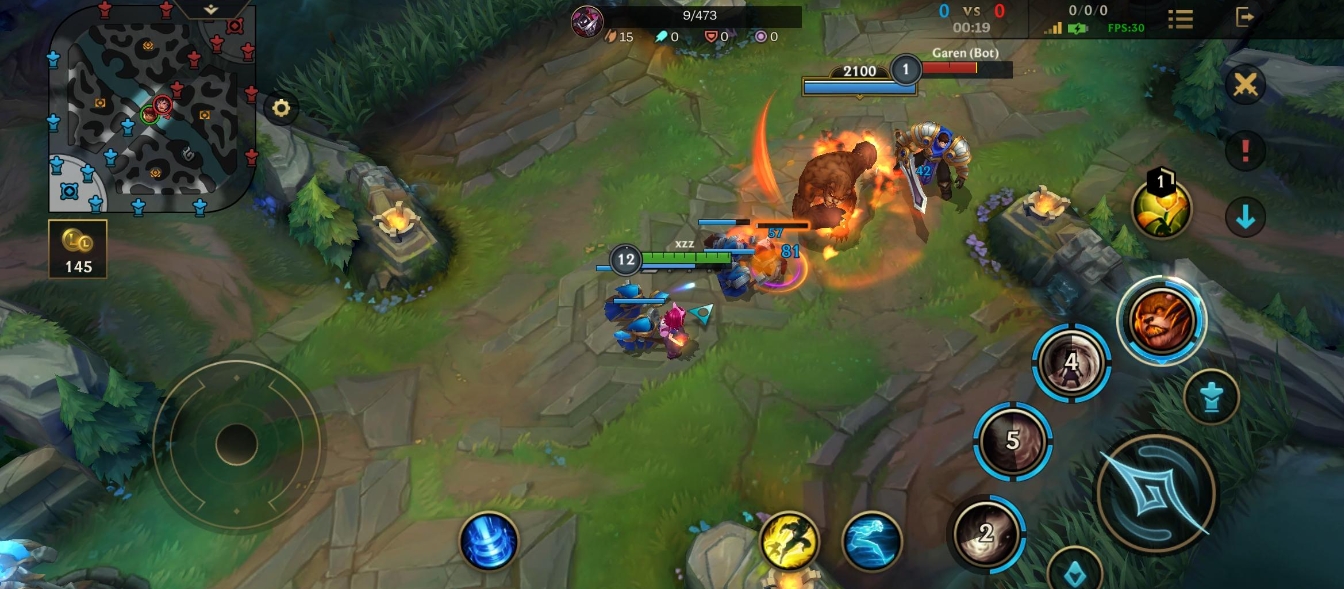Open the shop with the gold coin button
Viewport: 1344px width, 589px height.
pyautogui.click(x=78, y=249)
